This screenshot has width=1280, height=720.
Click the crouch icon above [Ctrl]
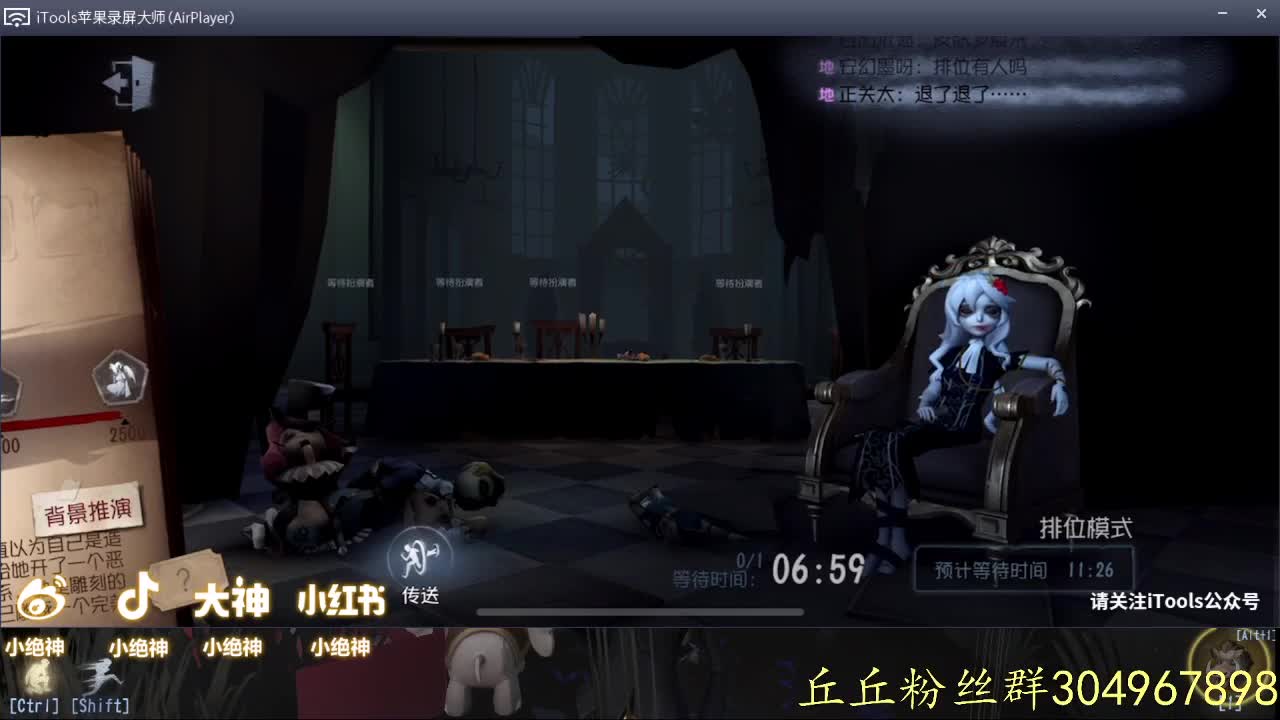click(37, 675)
